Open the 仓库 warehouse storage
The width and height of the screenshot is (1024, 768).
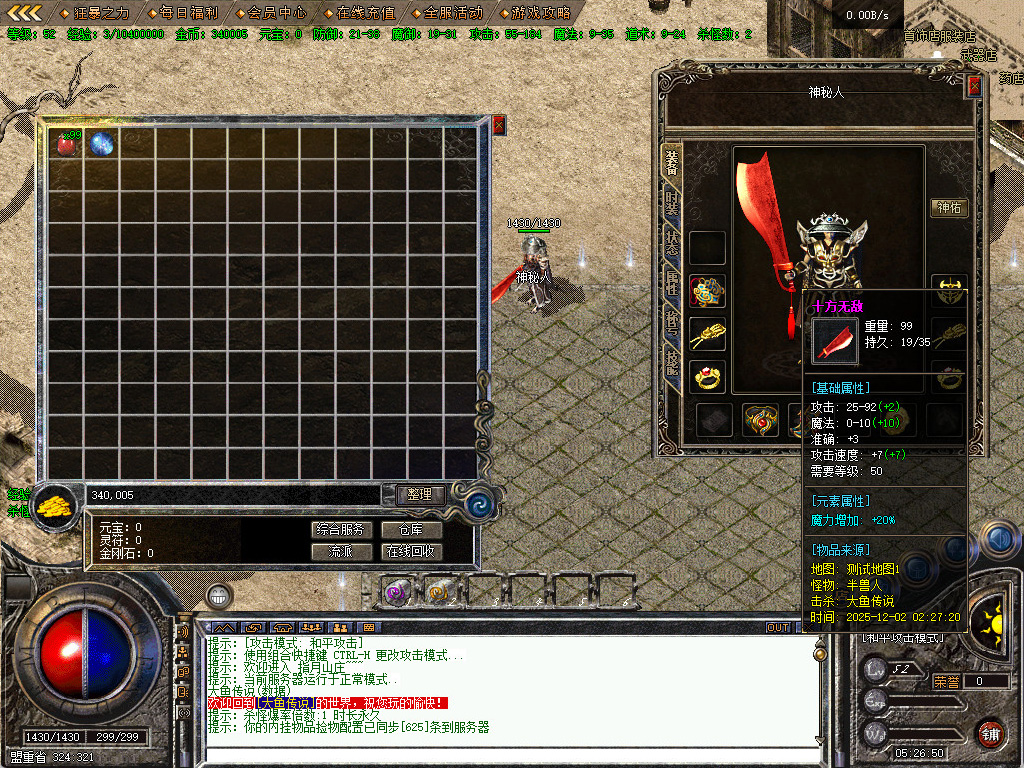[410, 529]
